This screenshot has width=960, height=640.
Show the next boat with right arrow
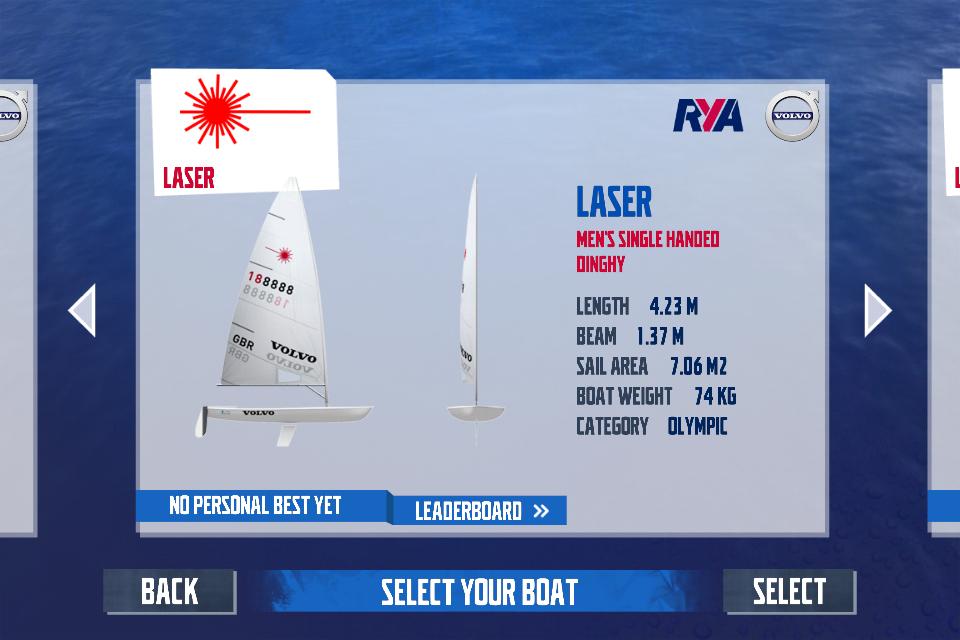(x=877, y=311)
